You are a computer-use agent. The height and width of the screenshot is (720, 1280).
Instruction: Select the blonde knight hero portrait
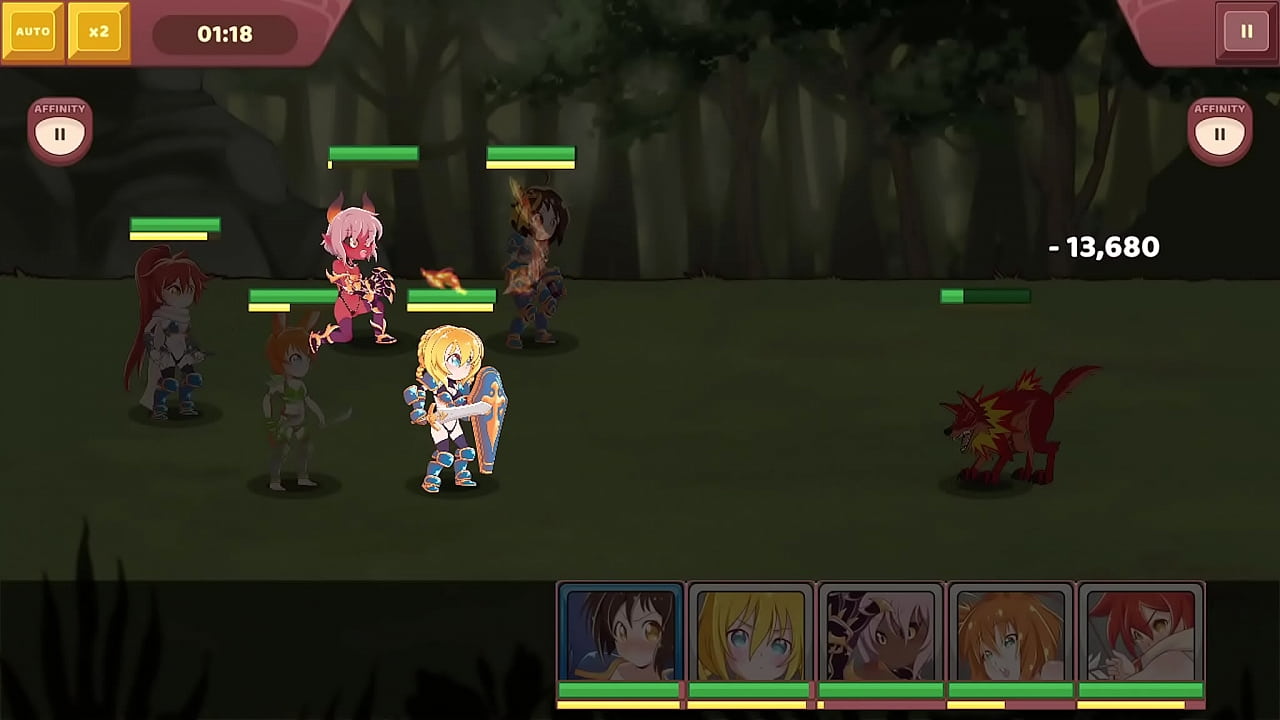750,635
